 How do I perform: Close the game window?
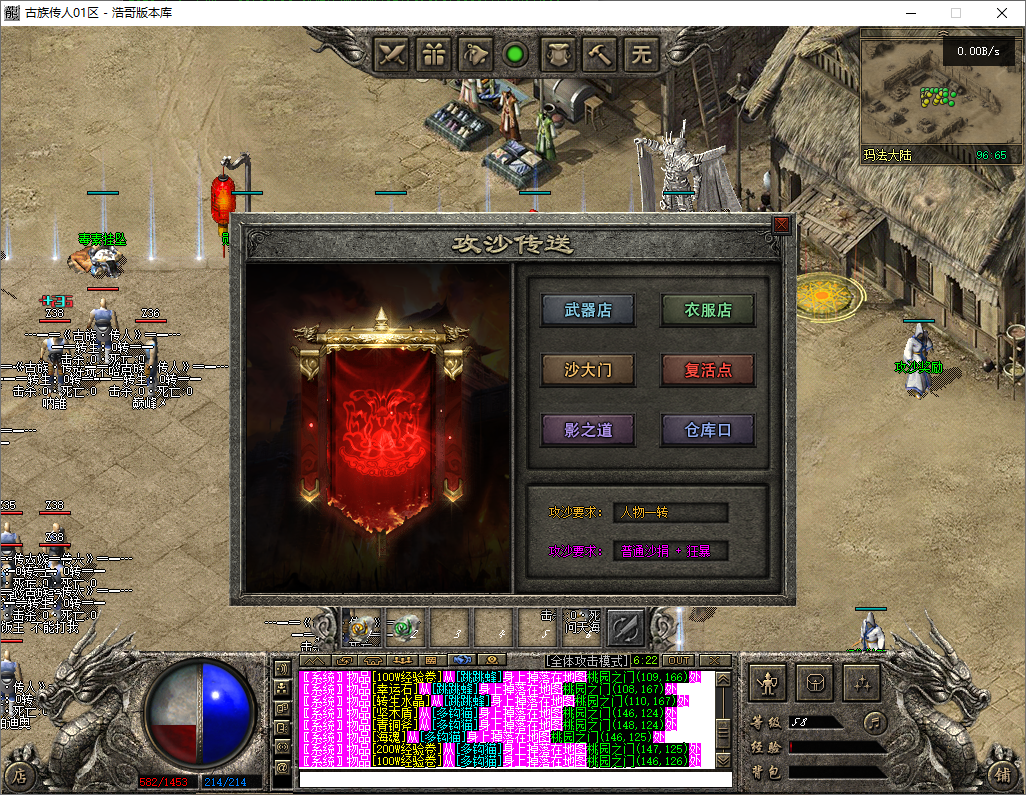point(1001,13)
